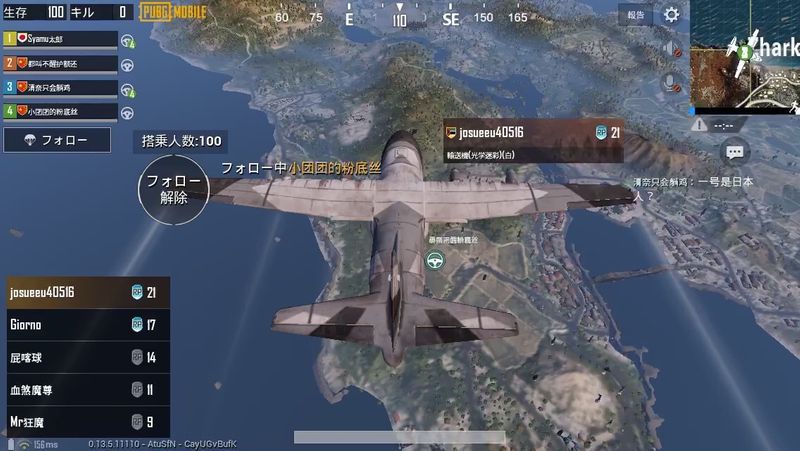Cancel follow with フォロー解除 button

(x=173, y=189)
